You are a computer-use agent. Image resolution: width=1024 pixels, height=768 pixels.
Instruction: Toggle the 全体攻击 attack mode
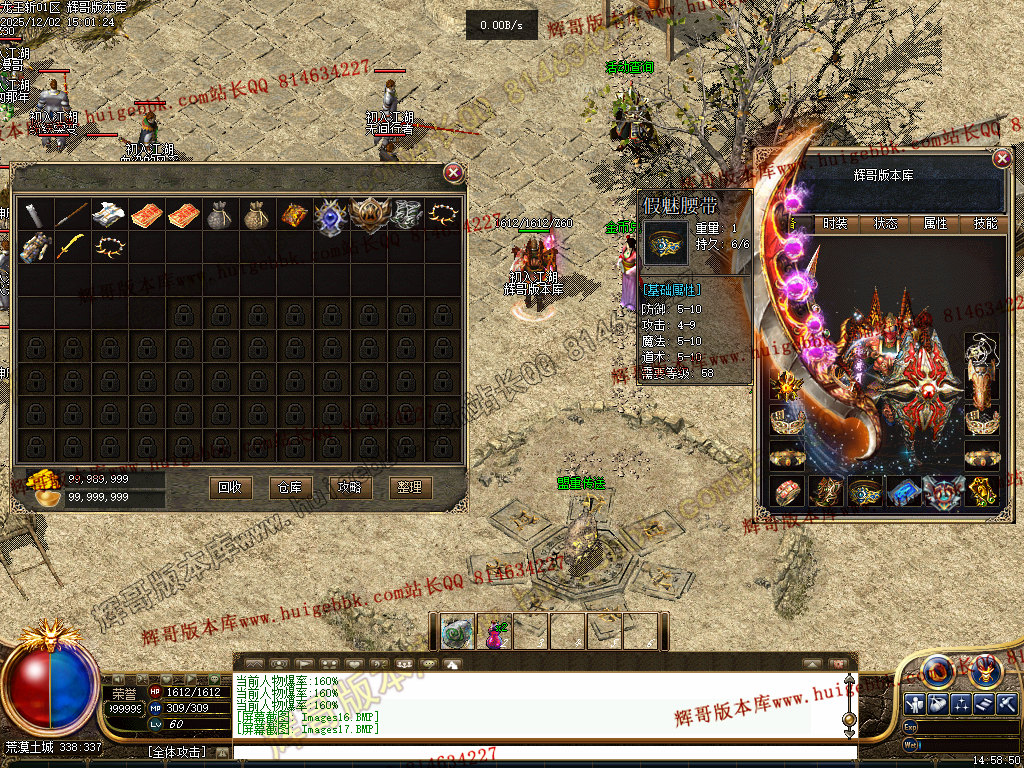coord(177,751)
